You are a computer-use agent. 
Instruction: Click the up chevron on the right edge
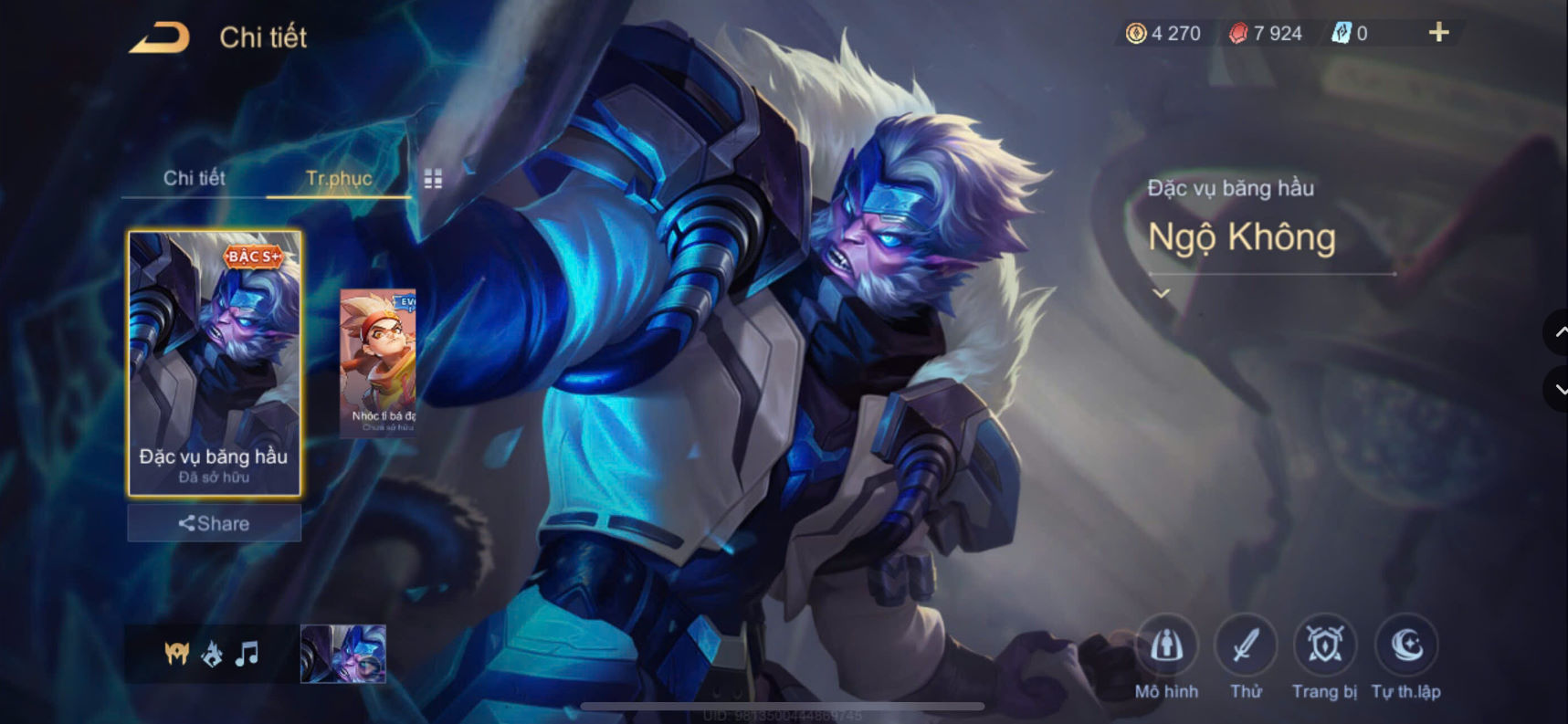[1560, 333]
